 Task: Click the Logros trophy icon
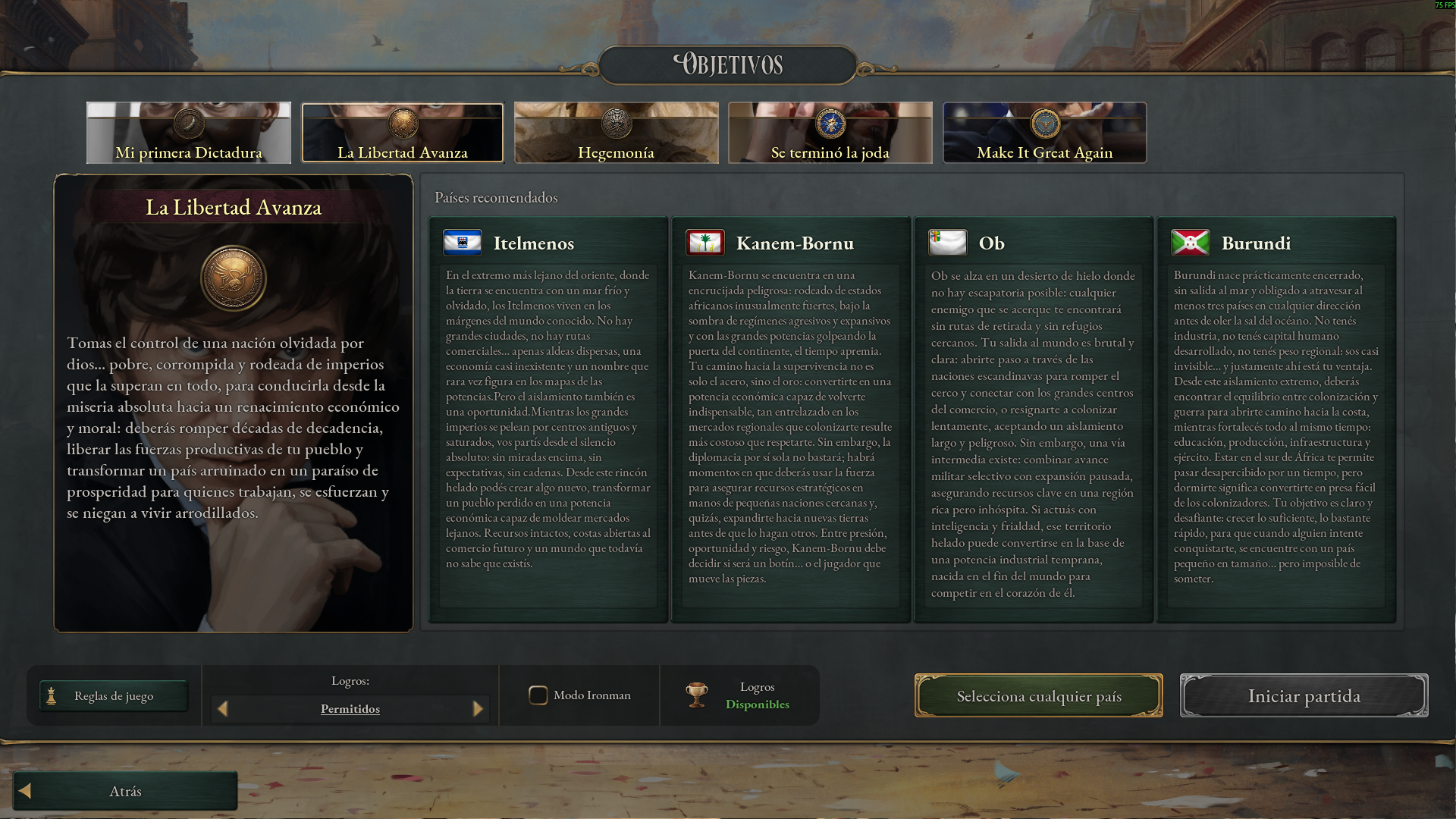click(696, 695)
